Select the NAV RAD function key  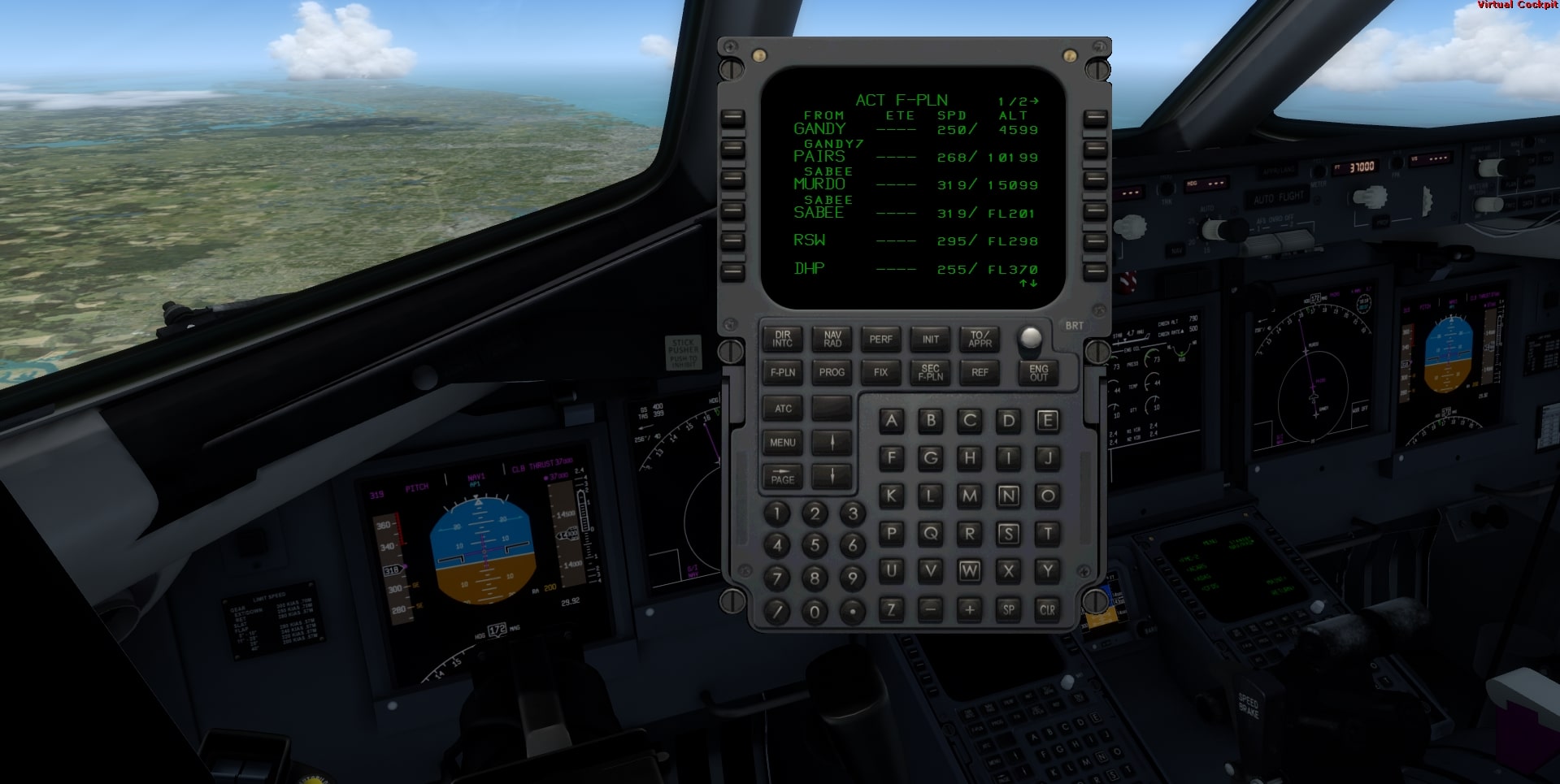832,339
